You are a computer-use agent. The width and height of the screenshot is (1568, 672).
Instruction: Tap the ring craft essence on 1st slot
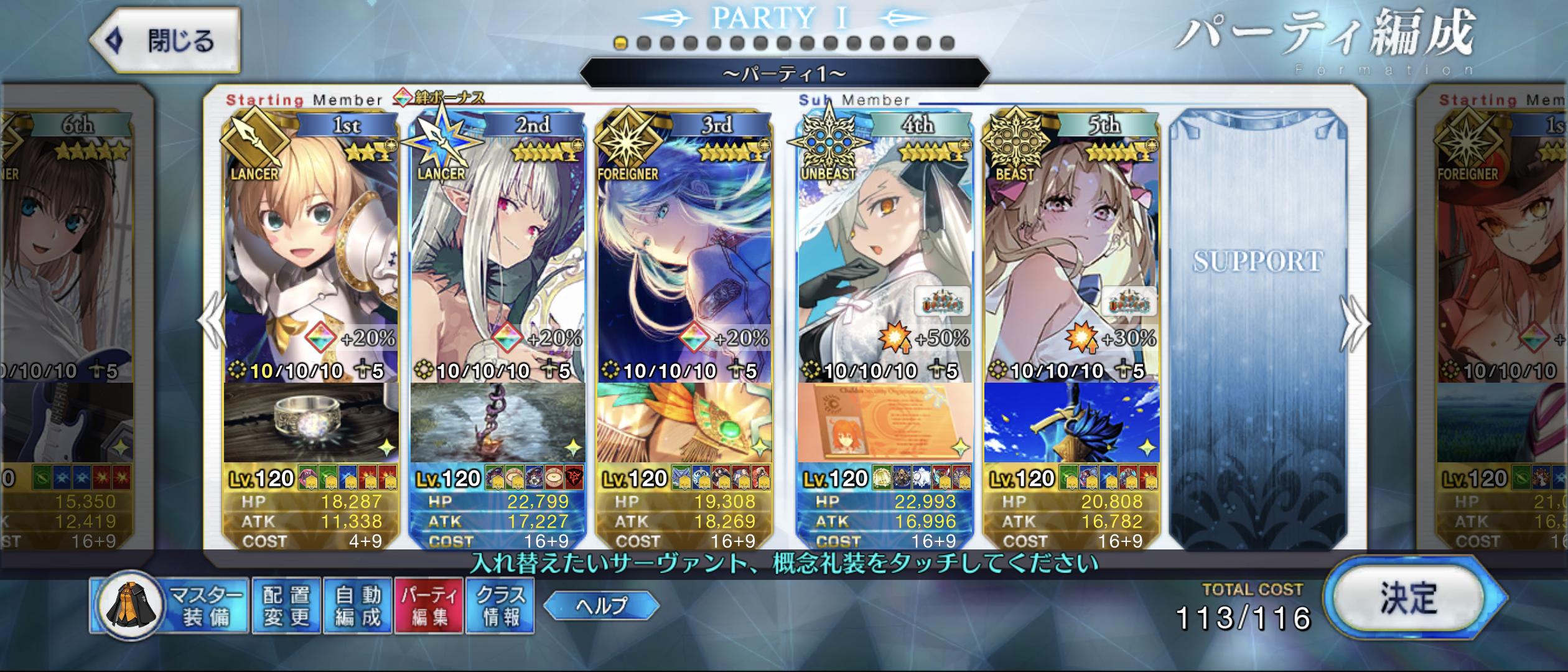(311, 423)
